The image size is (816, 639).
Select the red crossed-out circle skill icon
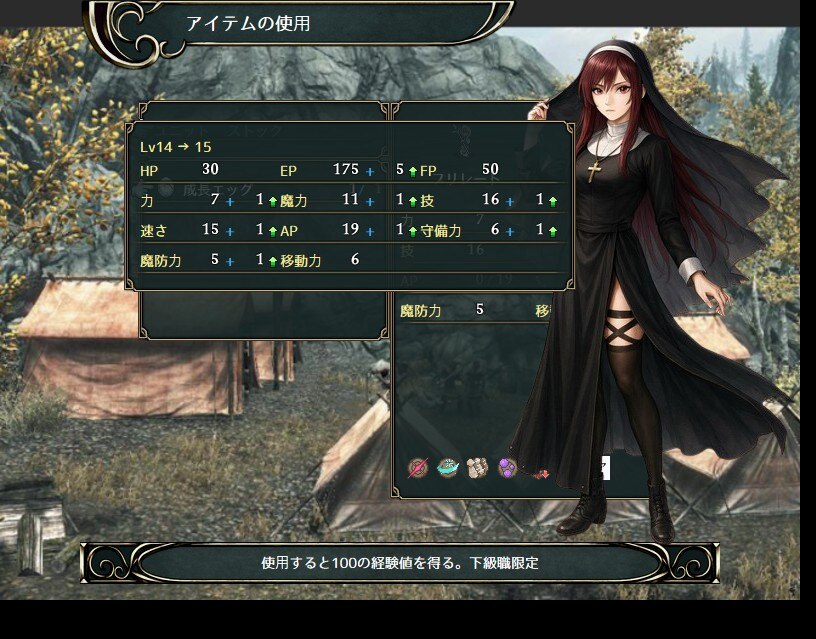pyautogui.click(x=418, y=468)
